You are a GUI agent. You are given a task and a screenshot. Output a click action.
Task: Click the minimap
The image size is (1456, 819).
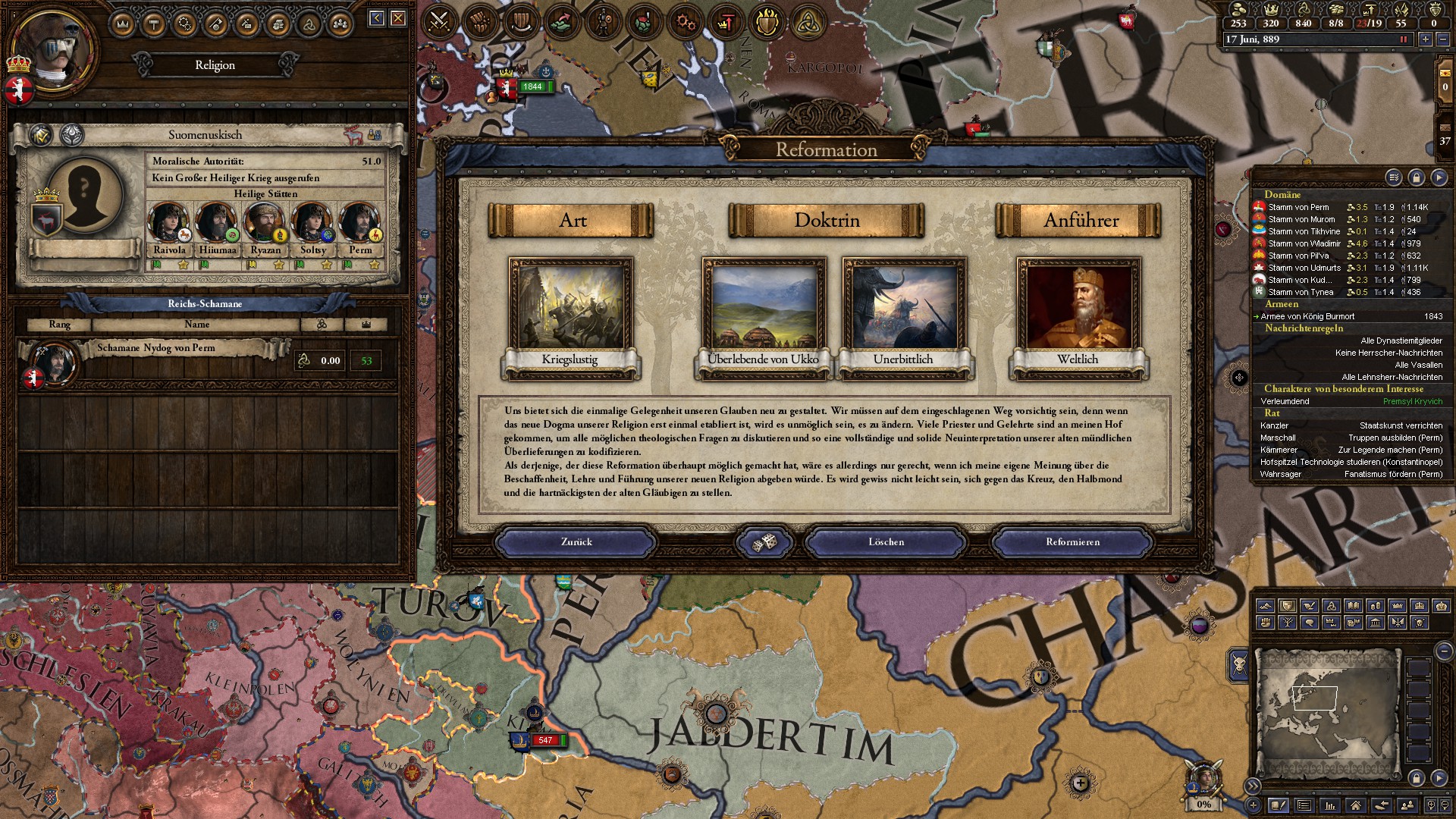coord(1327,713)
